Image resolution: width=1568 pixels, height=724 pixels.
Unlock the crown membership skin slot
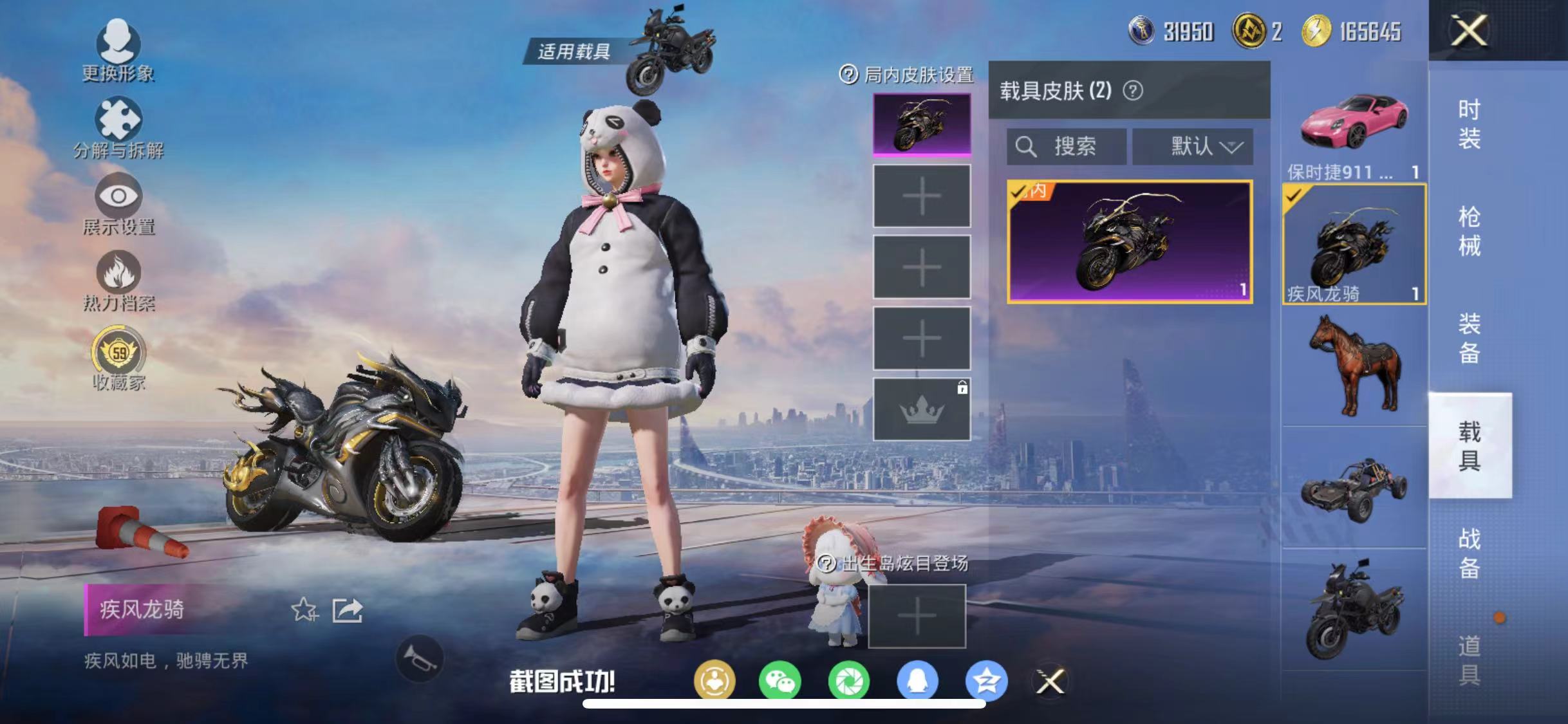point(920,409)
